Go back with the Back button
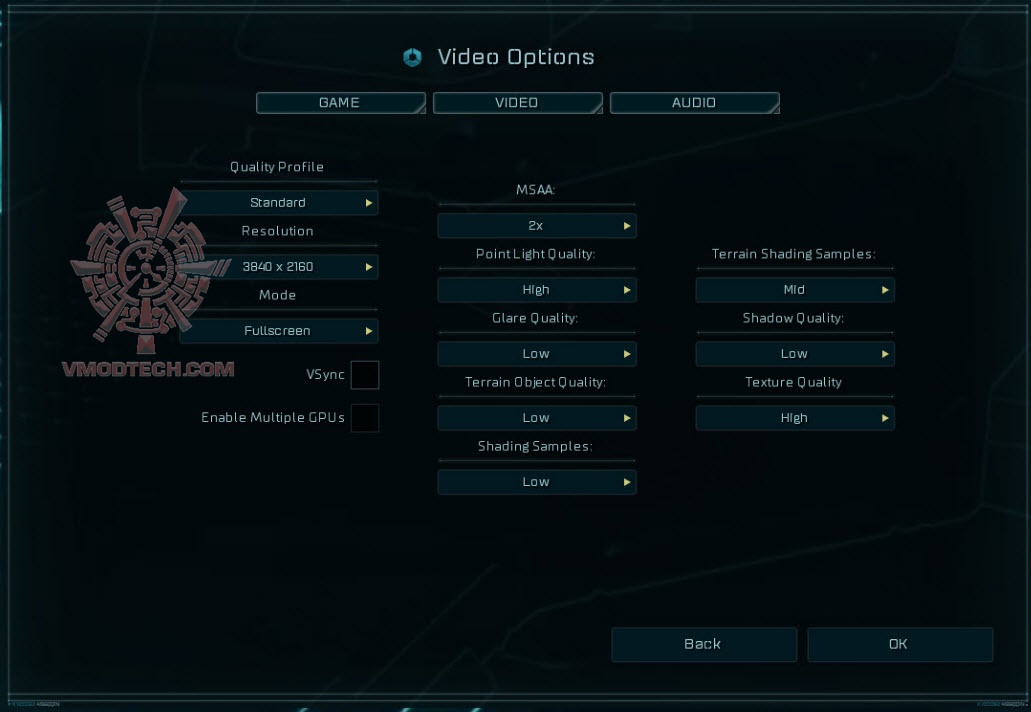Viewport: 1031px width, 712px height. pos(704,645)
